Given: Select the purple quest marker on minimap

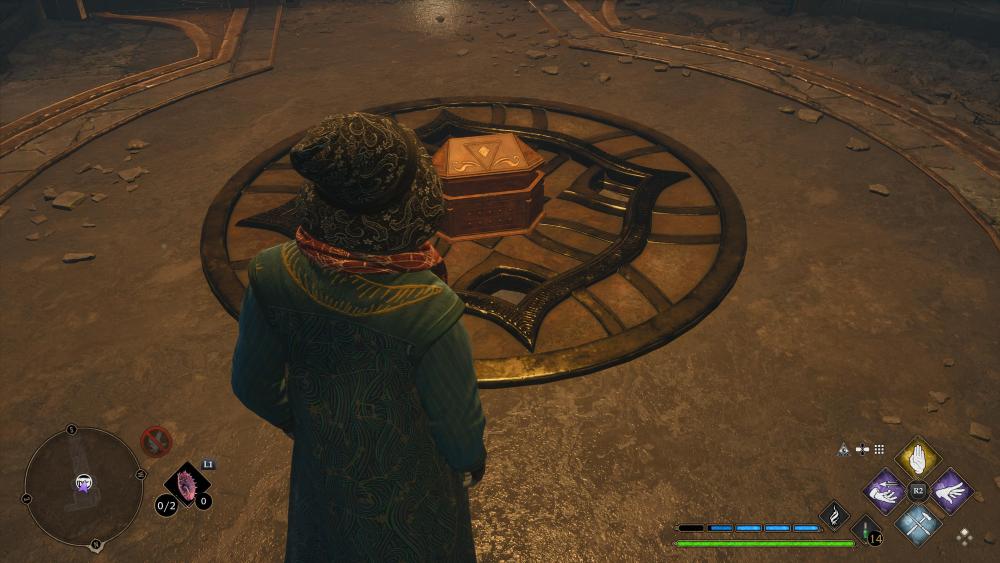Looking at the screenshot, I should pyautogui.click(x=83, y=484).
